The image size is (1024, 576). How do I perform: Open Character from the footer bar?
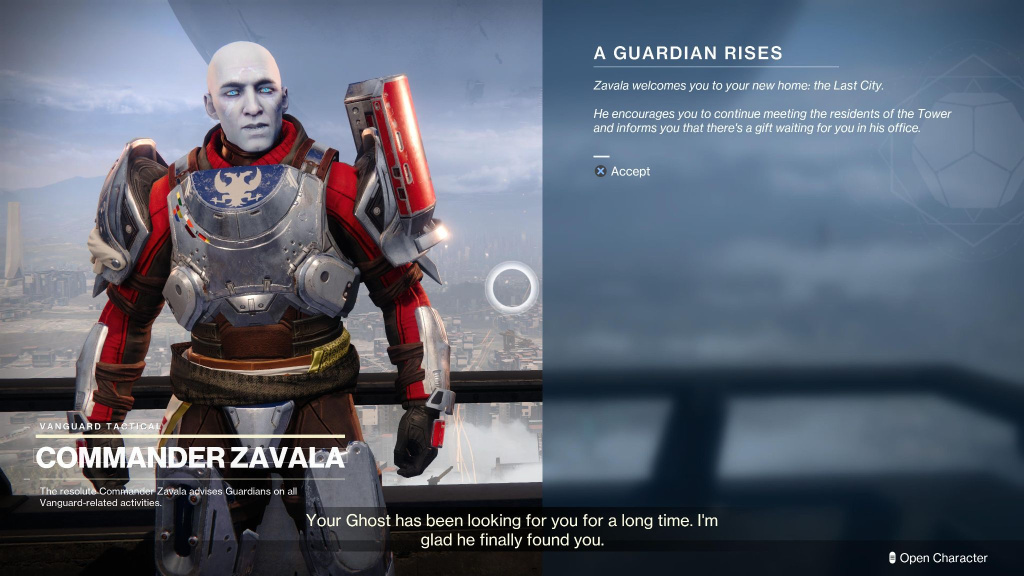click(937, 558)
